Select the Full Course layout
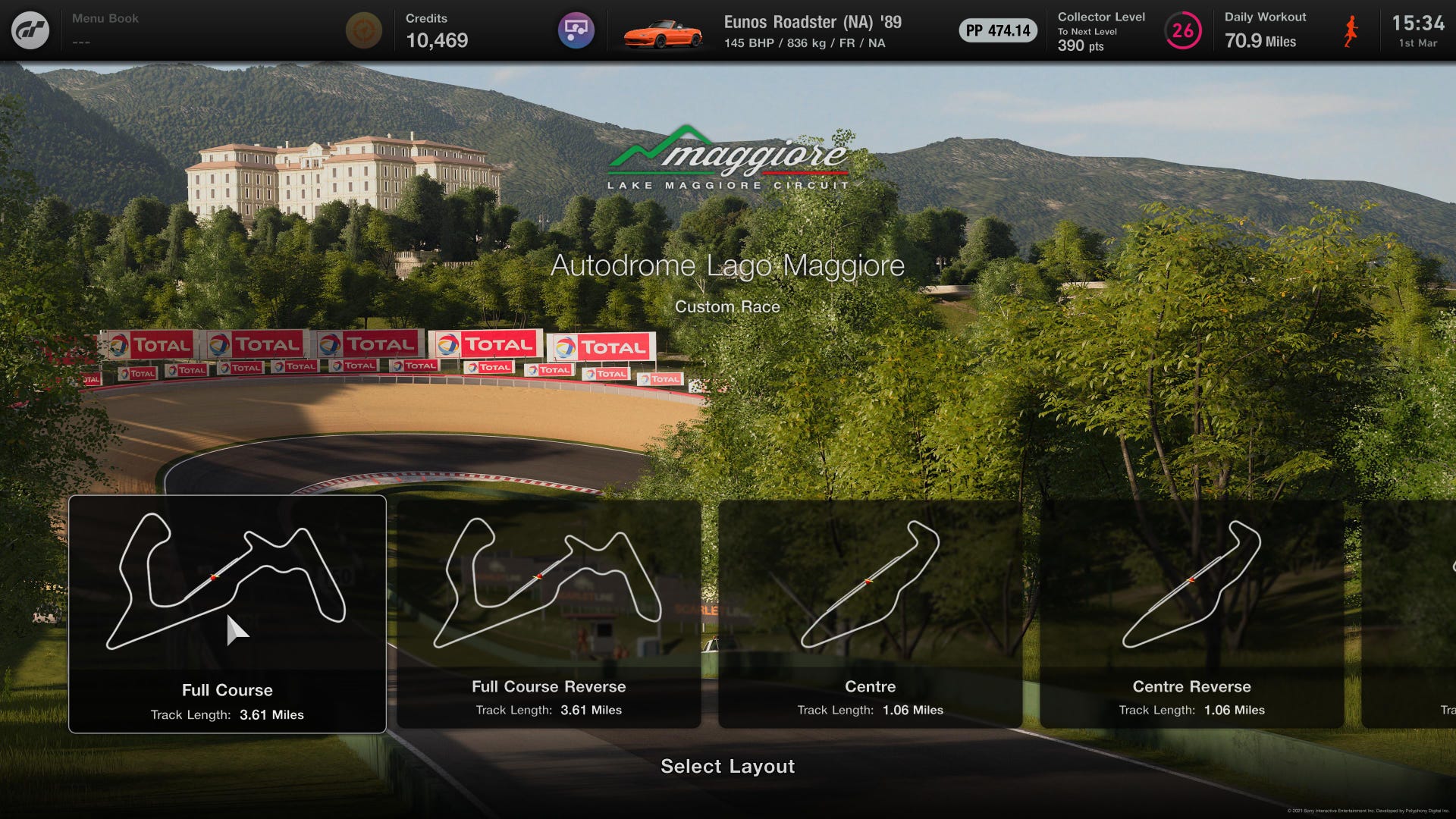Screen dimensions: 1456x819 227,607
